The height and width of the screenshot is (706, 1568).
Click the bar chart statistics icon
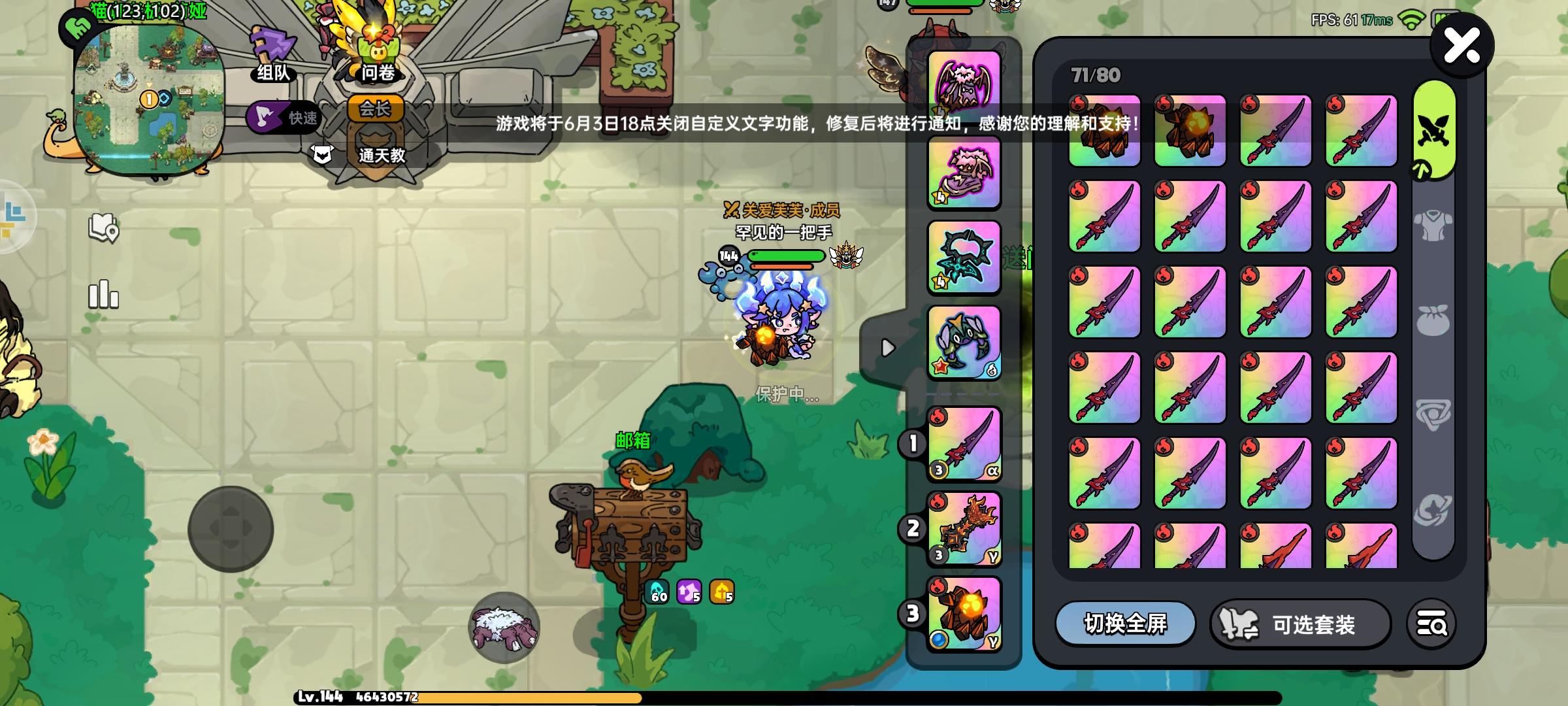[x=105, y=295]
